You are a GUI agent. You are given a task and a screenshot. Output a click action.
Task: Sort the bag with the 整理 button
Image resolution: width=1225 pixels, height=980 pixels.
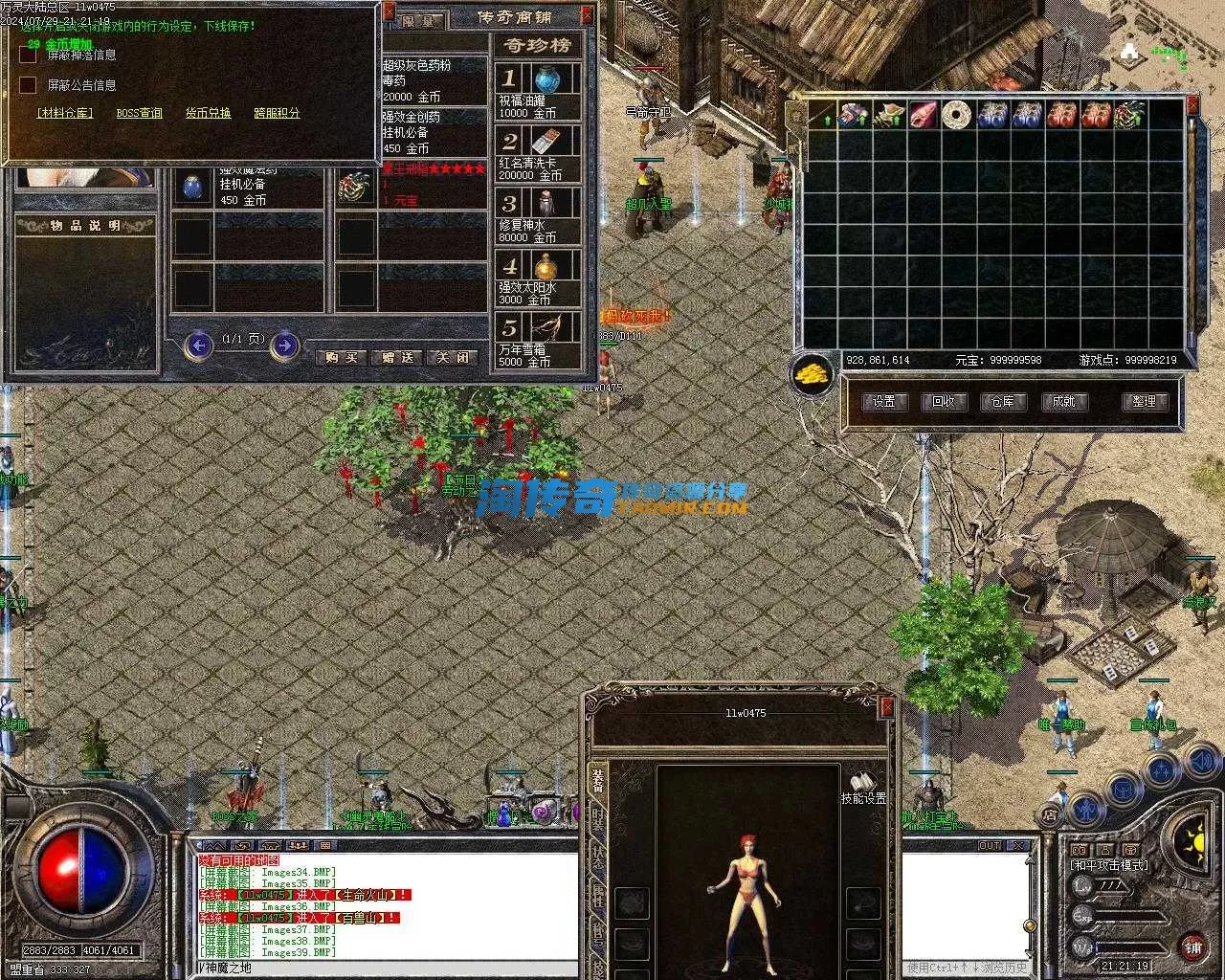(x=1144, y=402)
